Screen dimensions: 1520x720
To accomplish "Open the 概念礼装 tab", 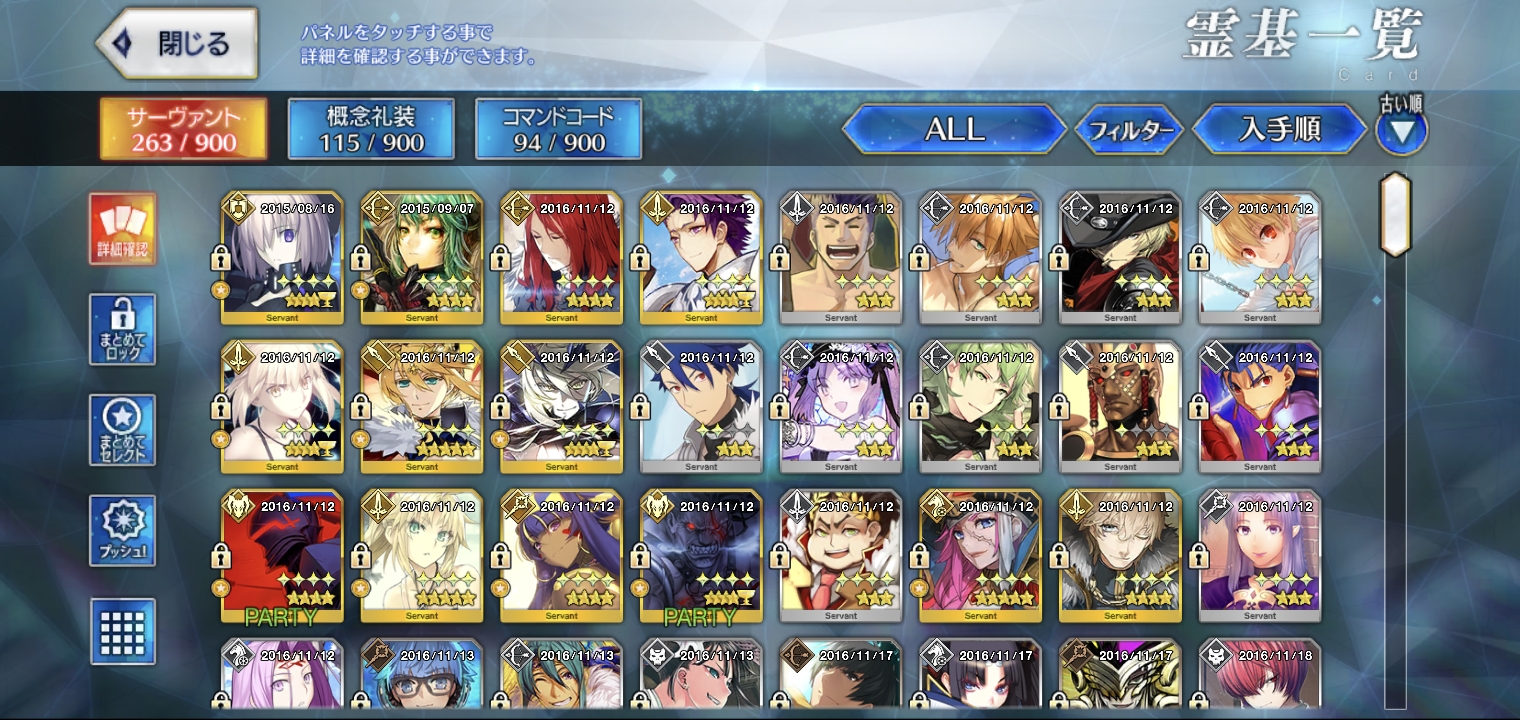I will 371,129.
